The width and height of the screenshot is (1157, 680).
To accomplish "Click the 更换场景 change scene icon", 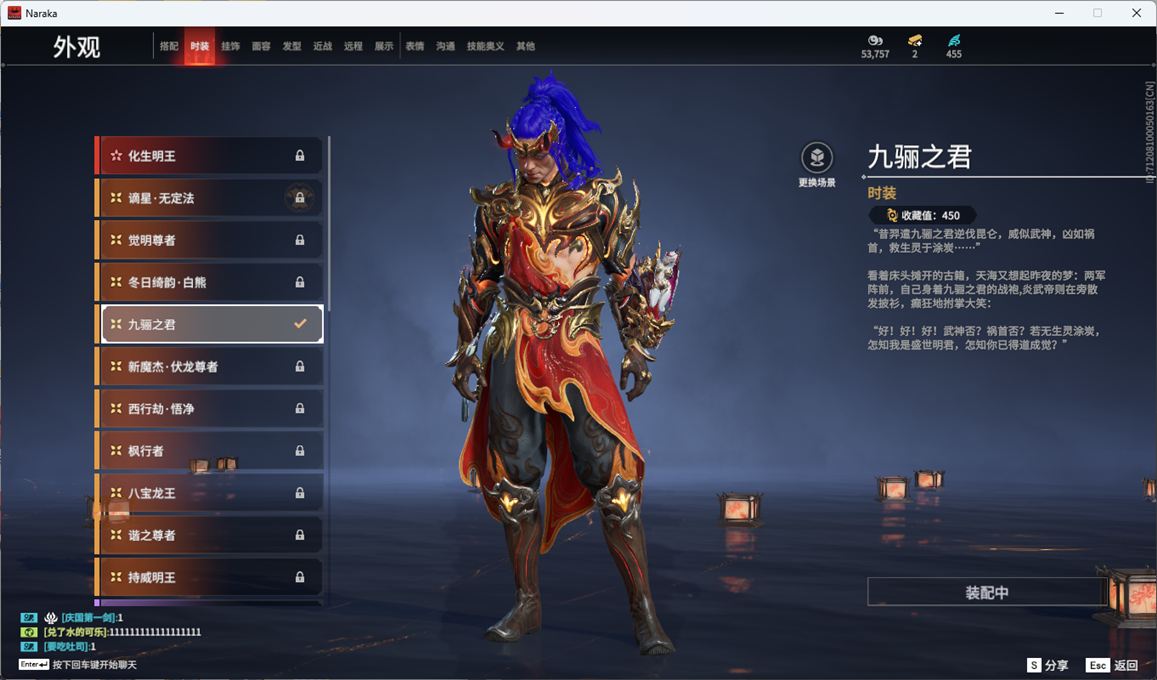I will [817, 158].
